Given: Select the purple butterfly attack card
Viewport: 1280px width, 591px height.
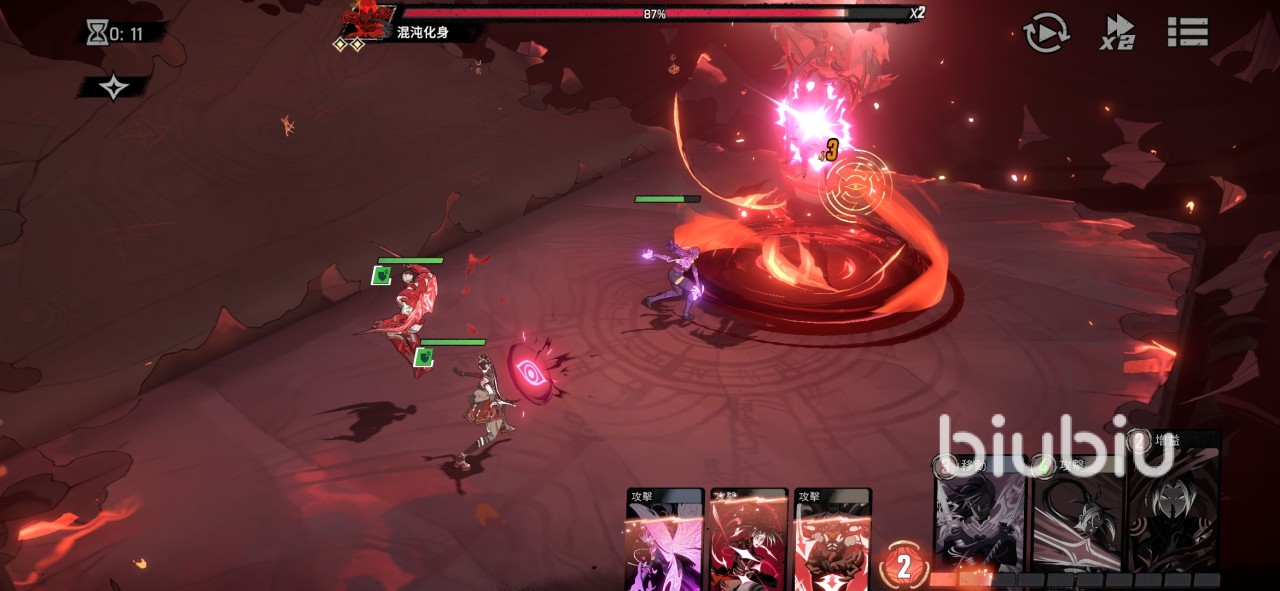Looking at the screenshot, I should click(664, 540).
